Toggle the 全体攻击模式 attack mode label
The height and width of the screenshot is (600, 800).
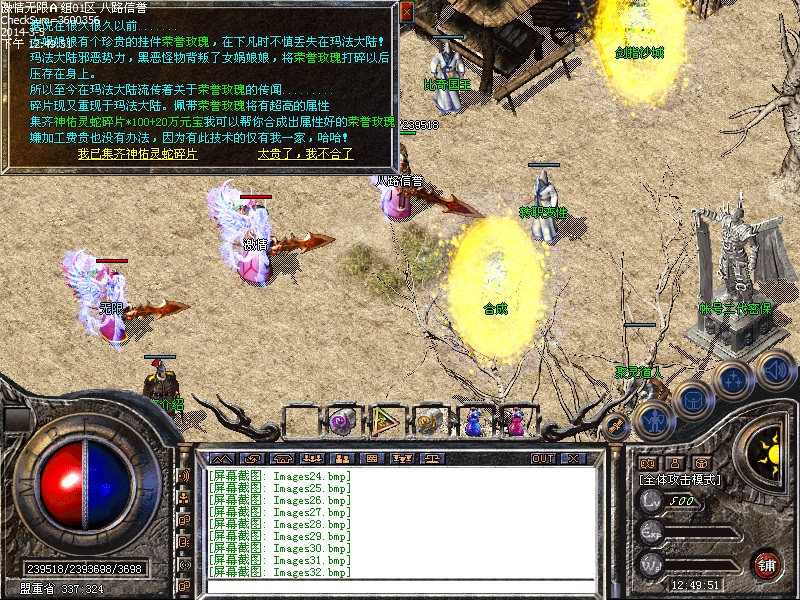(x=680, y=480)
